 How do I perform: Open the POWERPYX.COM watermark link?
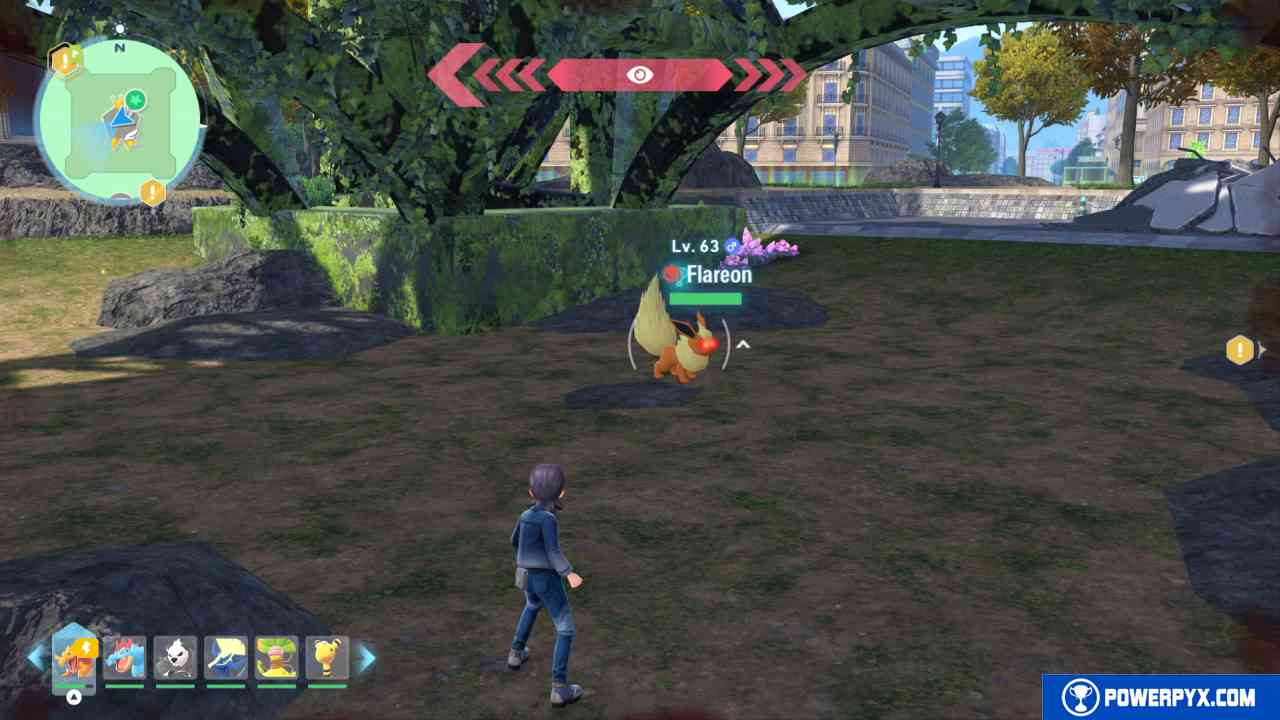1160,697
